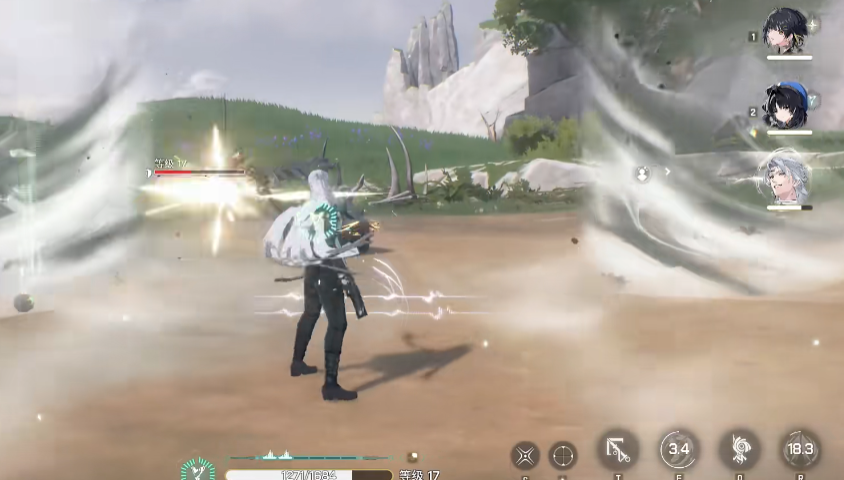The height and width of the screenshot is (480, 844).
Task: Trigger the skill on 3.4 second cooldown
Action: pyautogui.click(x=679, y=449)
